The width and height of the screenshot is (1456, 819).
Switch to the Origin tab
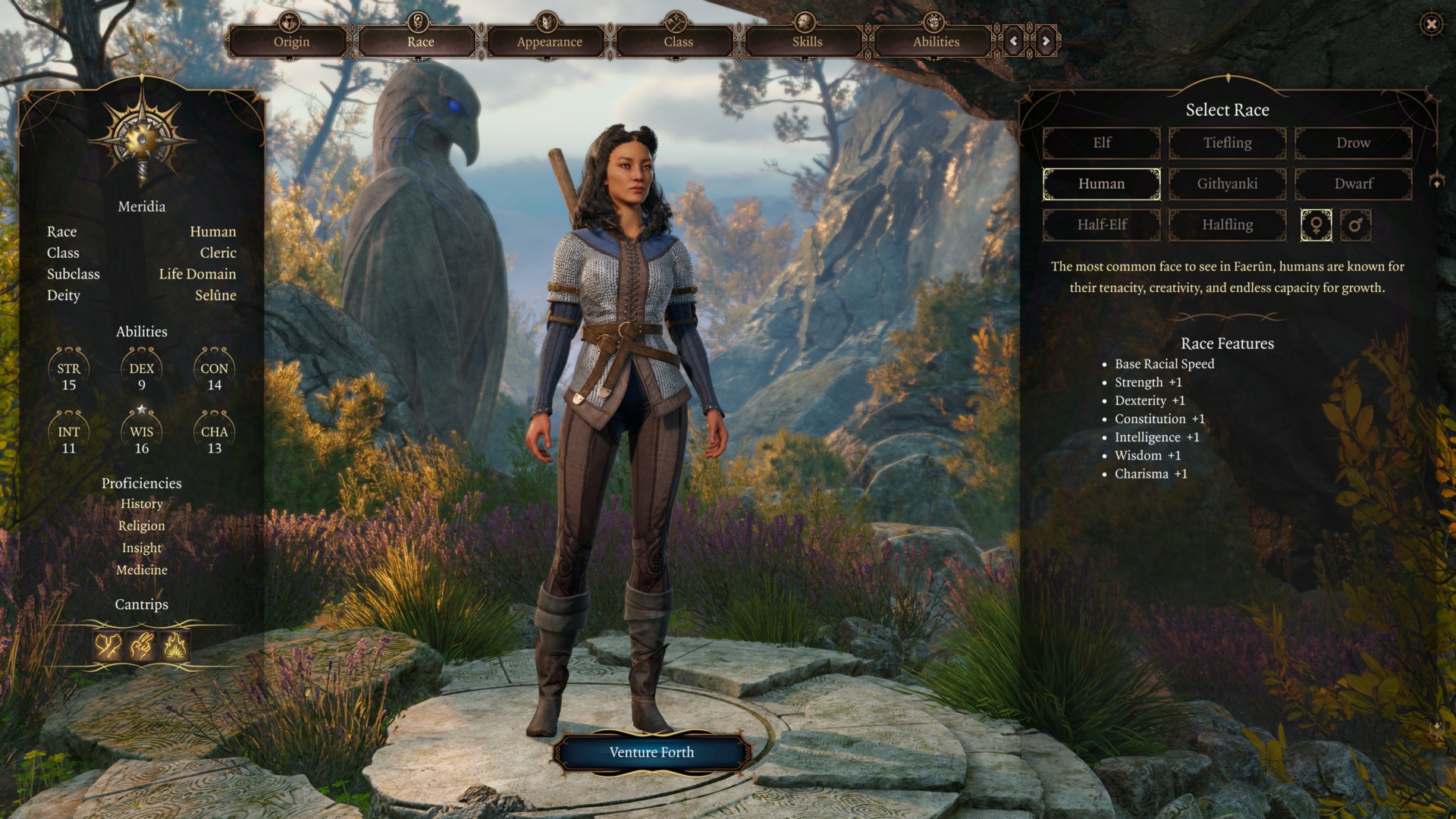pos(291,42)
